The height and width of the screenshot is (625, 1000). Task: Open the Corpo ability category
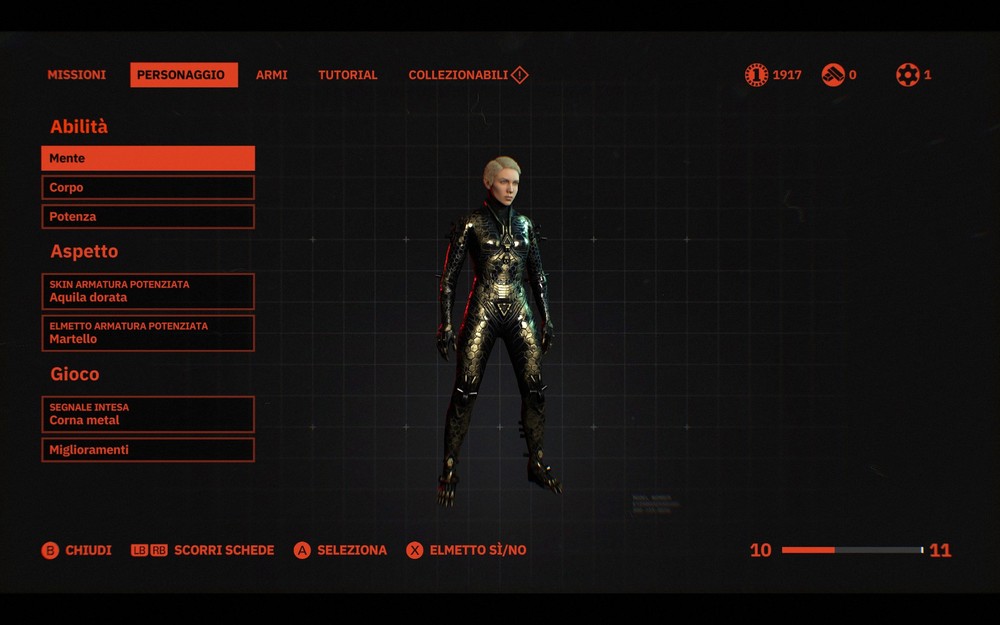click(148, 187)
